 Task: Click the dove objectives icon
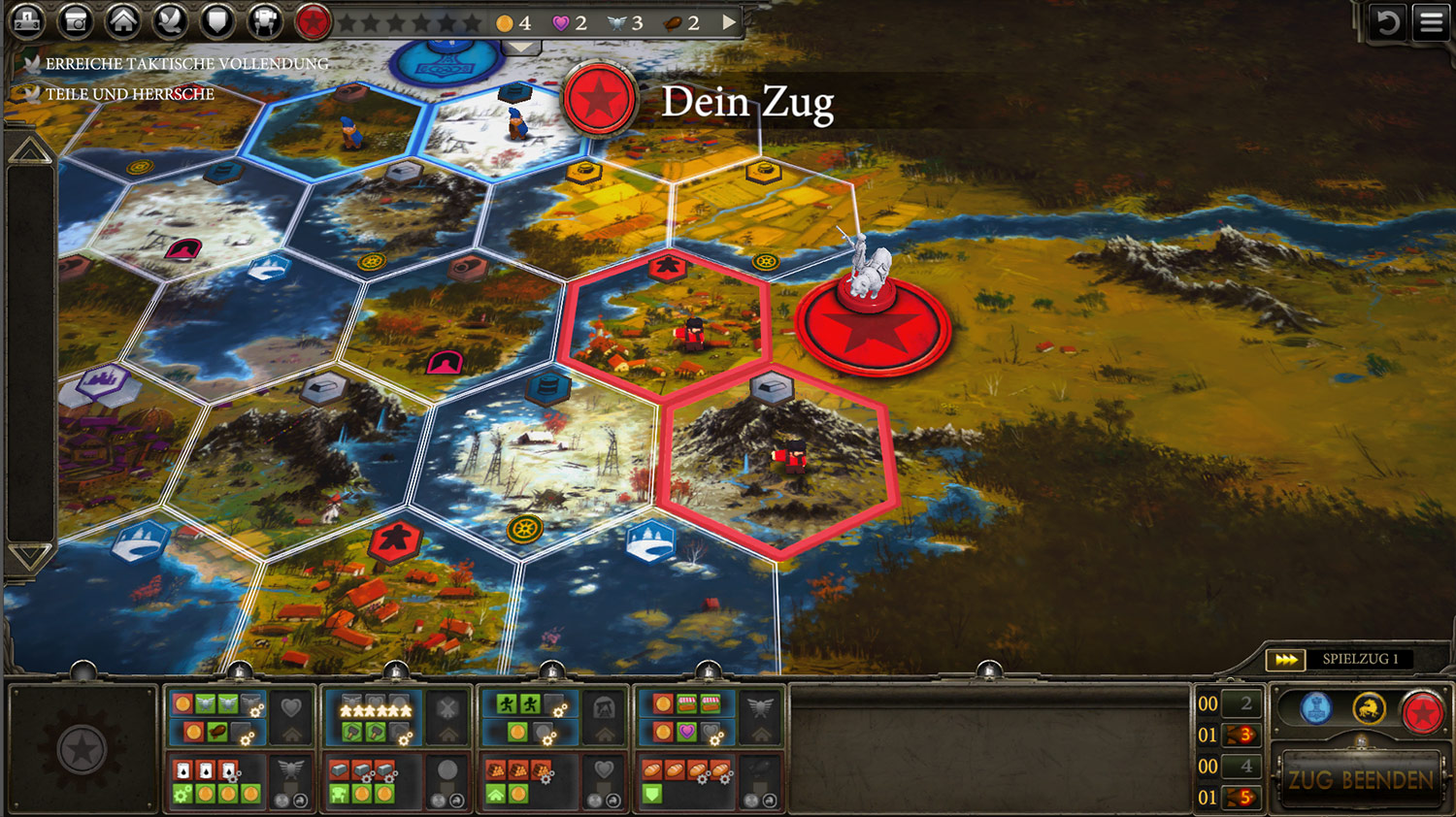[171, 20]
